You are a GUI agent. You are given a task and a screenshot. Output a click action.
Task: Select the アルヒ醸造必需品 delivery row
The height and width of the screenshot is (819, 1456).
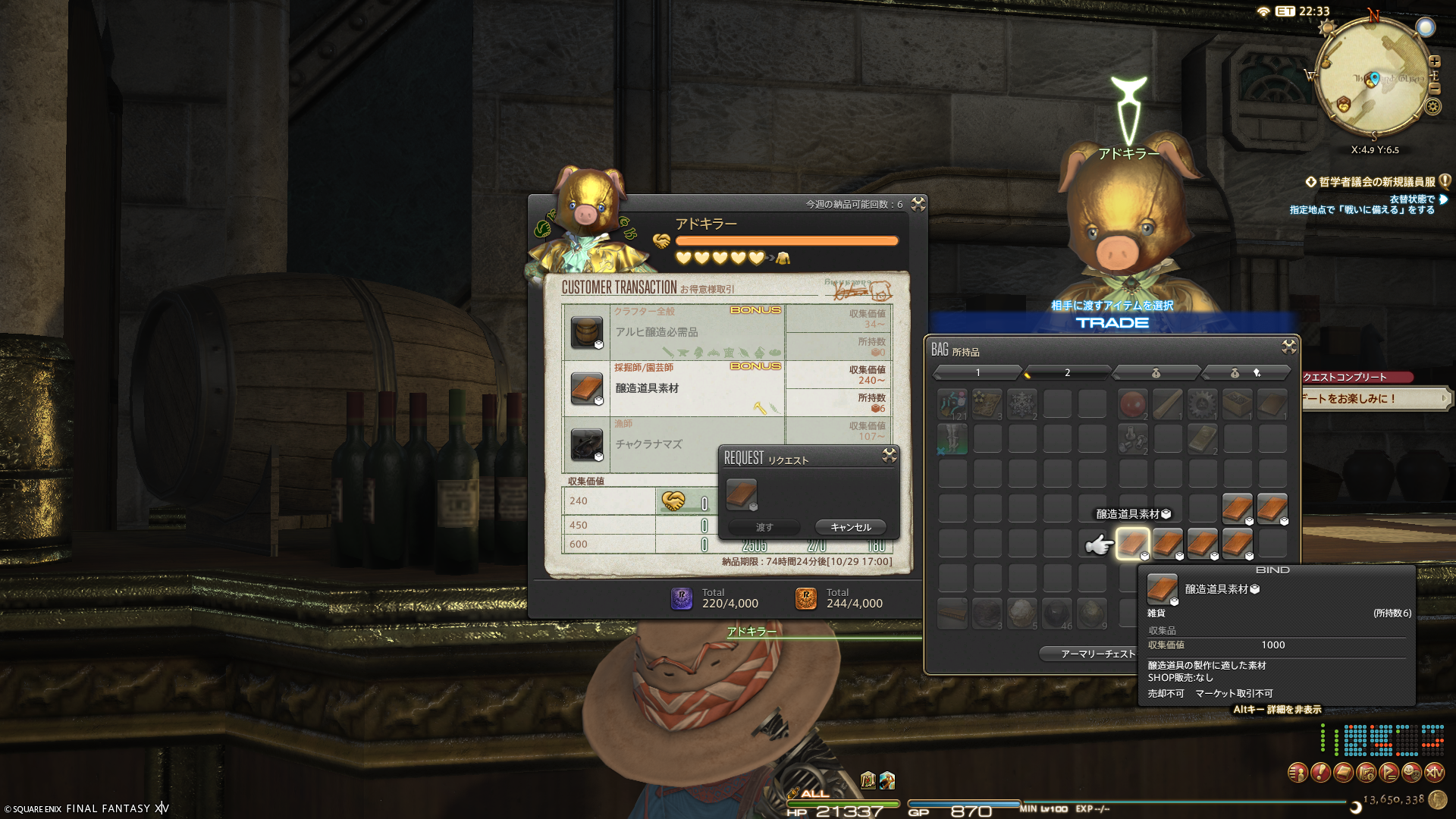point(673,332)
